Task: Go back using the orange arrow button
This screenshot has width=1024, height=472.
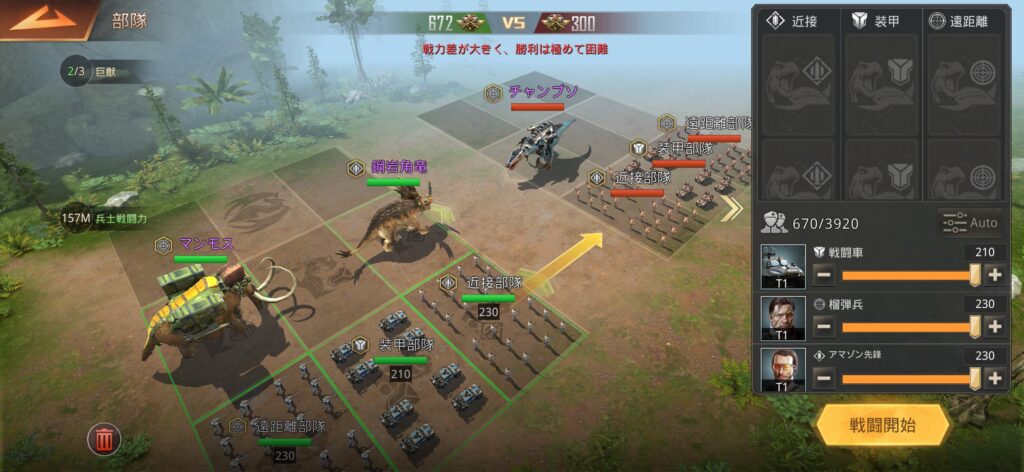Action: [x=42, y=18]
